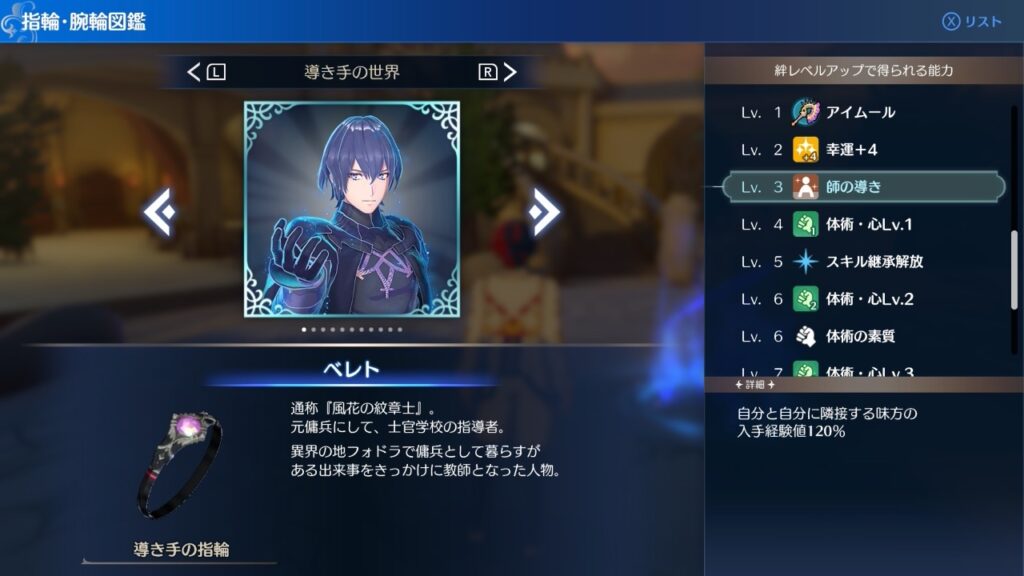Choose the 体術の素質 ability row

coord(860,336)
